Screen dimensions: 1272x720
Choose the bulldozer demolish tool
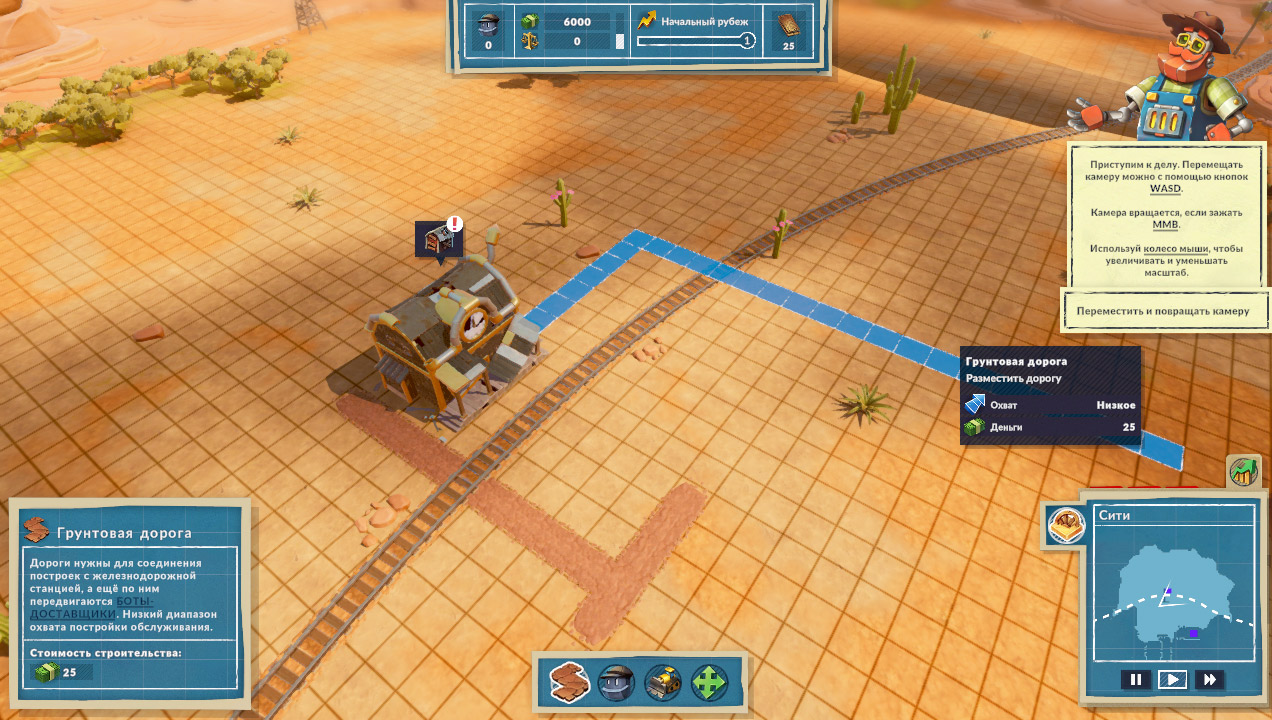pos(662,683)
